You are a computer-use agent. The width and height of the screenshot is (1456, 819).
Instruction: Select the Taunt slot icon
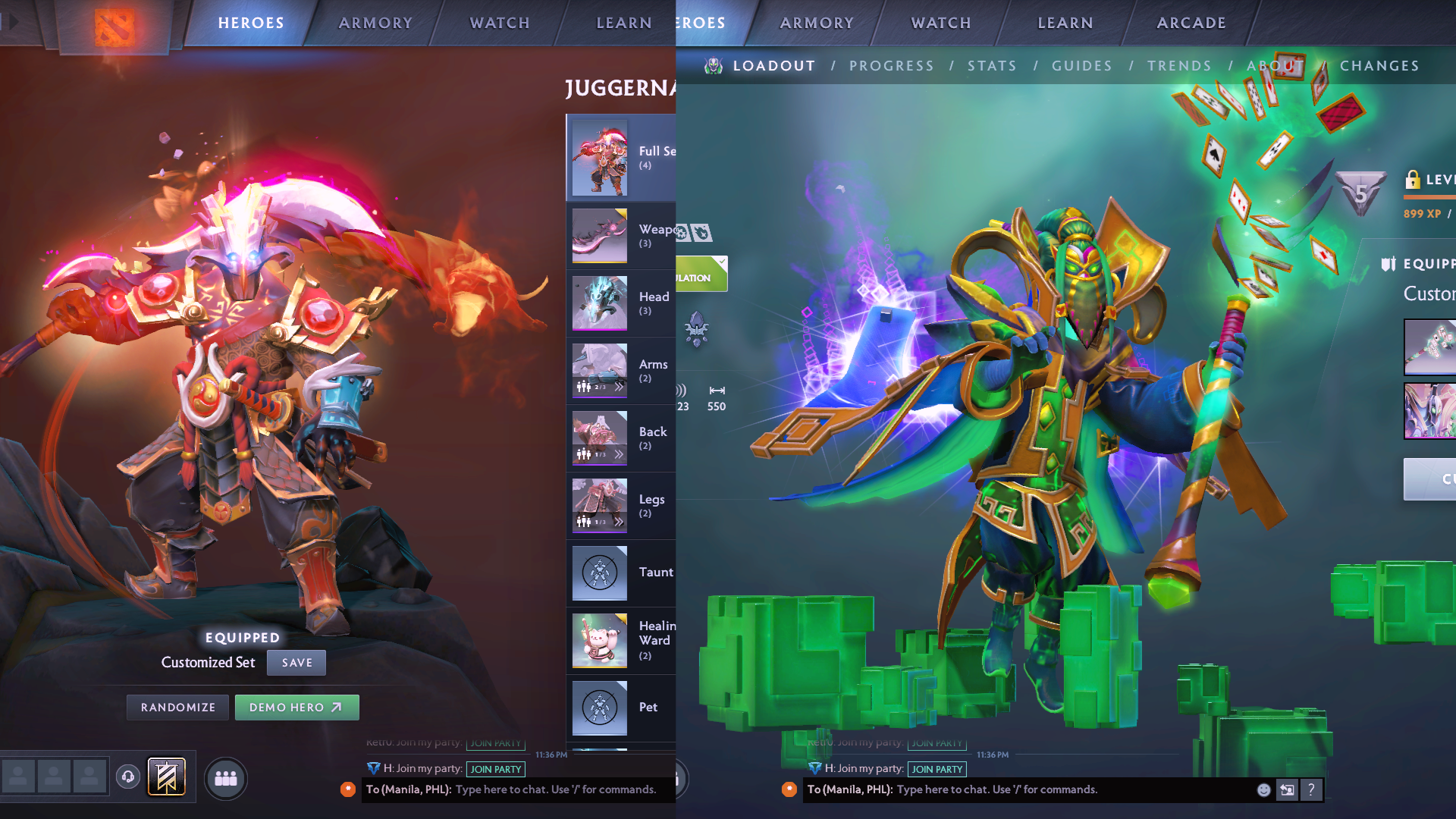click(599, 573)
